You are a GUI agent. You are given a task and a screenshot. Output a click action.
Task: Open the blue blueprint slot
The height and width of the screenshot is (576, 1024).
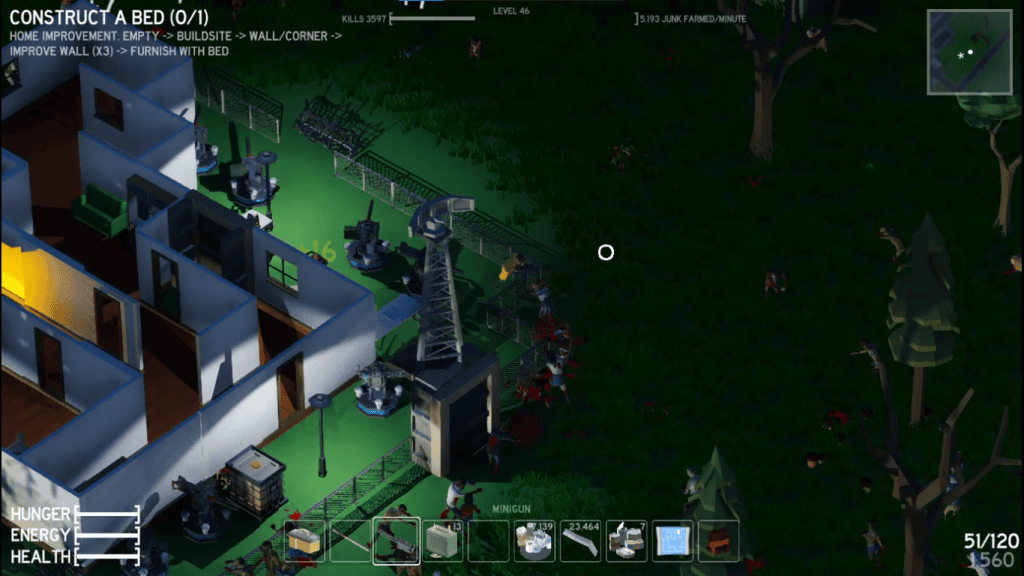pos(672,541)
